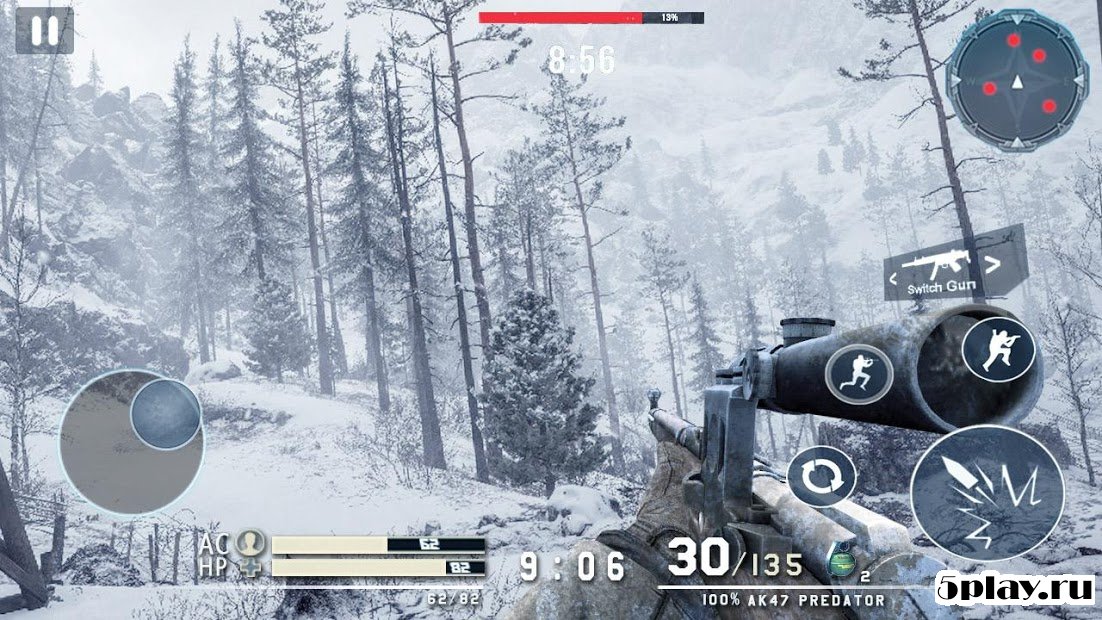Switch to the next gun with right arrow
The height and width of the screenshot is (620, 1102).
(x=992, y=265)
